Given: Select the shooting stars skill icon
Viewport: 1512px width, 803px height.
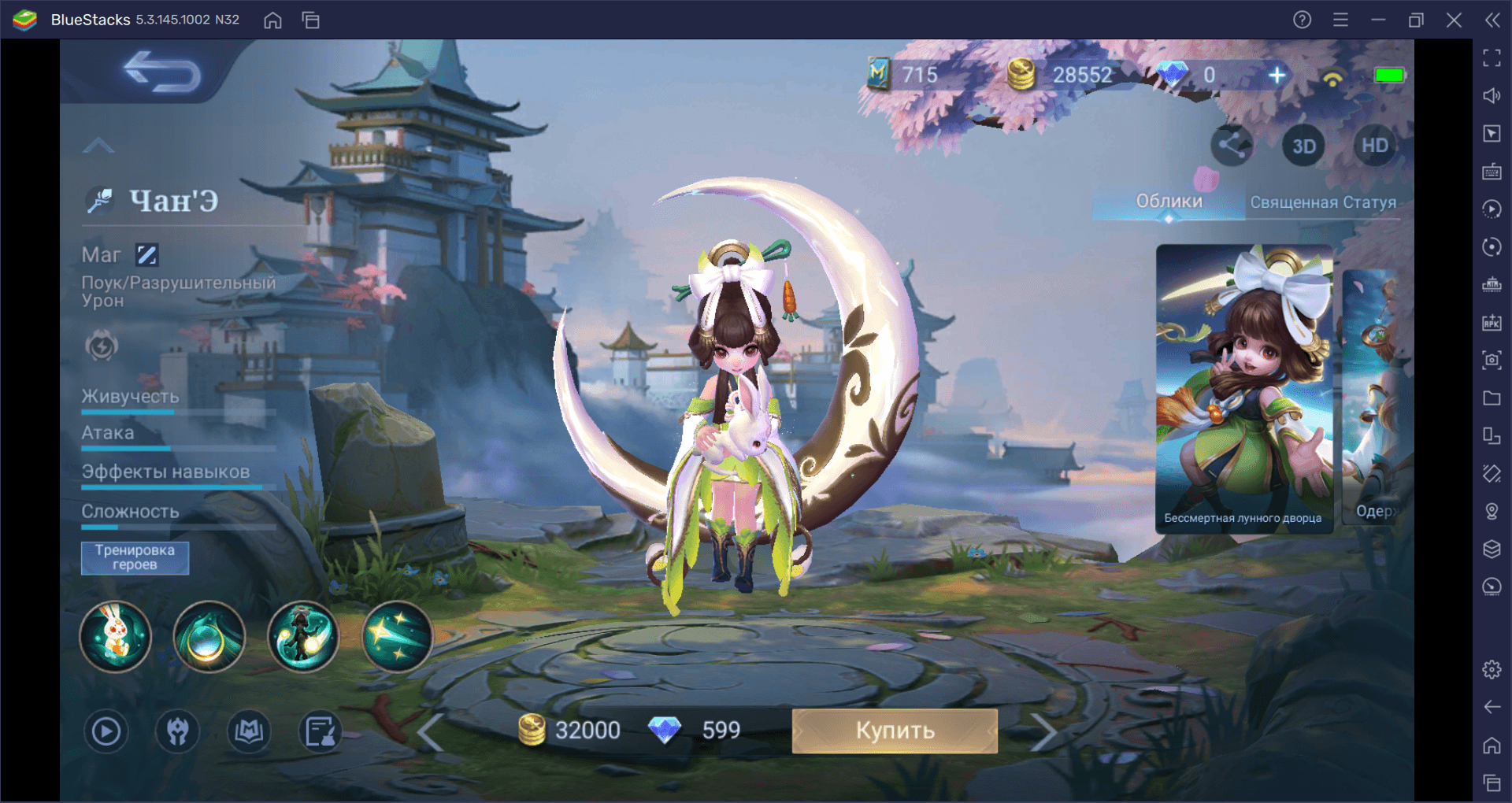Looking at the screenshot, I should pyautogui.click(x=398, y=636).
